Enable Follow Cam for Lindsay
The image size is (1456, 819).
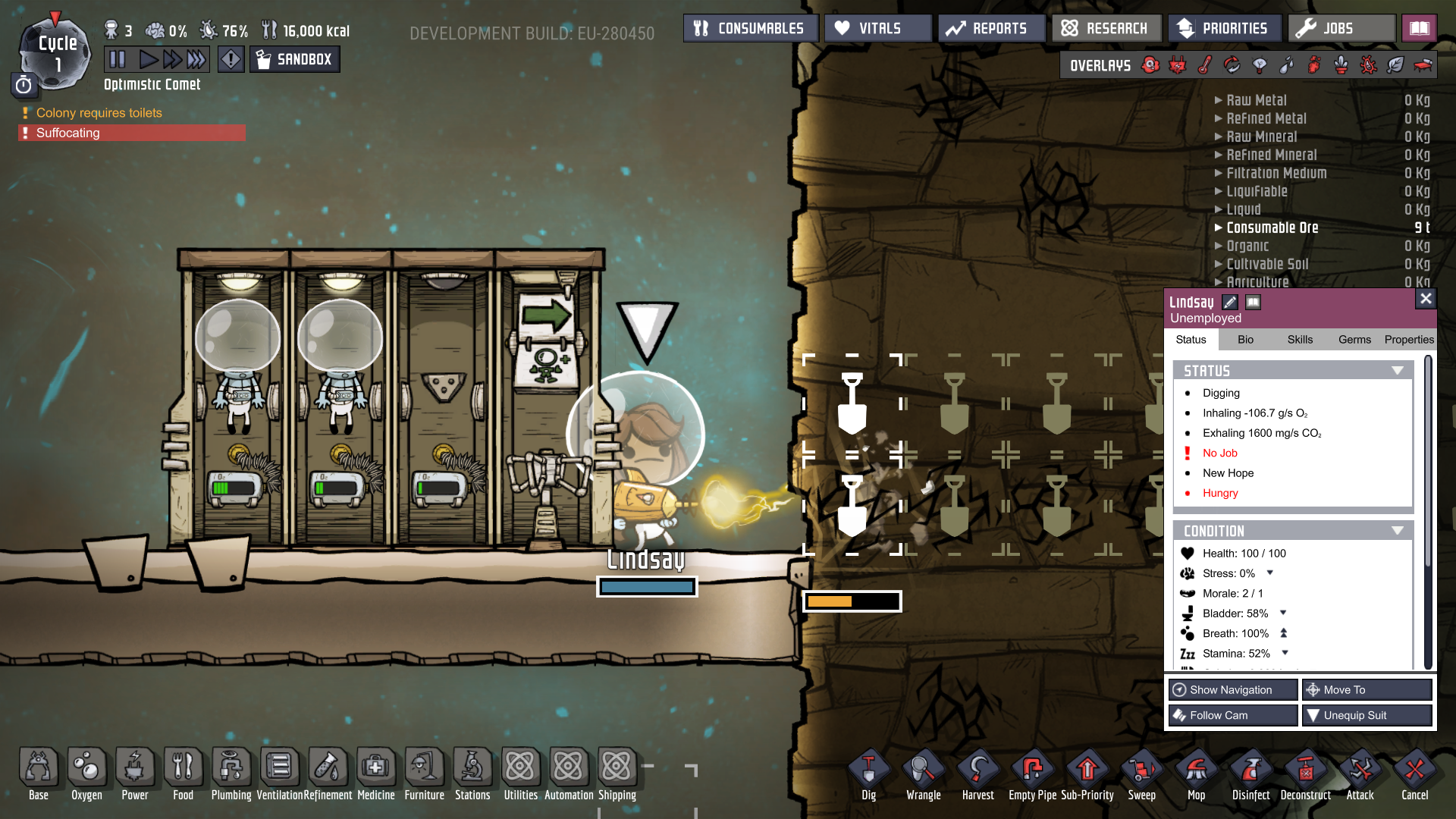(1232, 715)
